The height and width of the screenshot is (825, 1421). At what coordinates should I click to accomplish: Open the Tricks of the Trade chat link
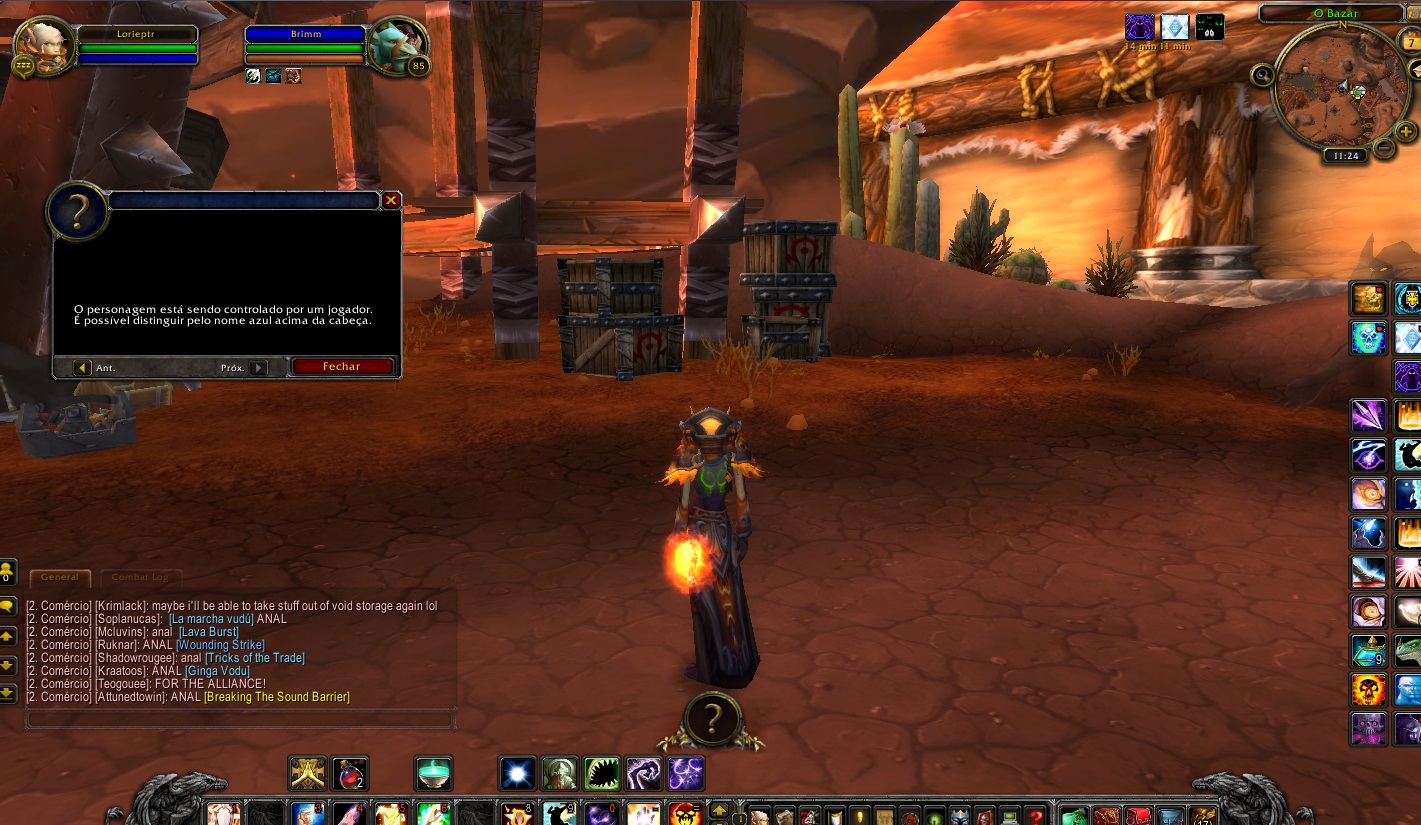[254, 658]
